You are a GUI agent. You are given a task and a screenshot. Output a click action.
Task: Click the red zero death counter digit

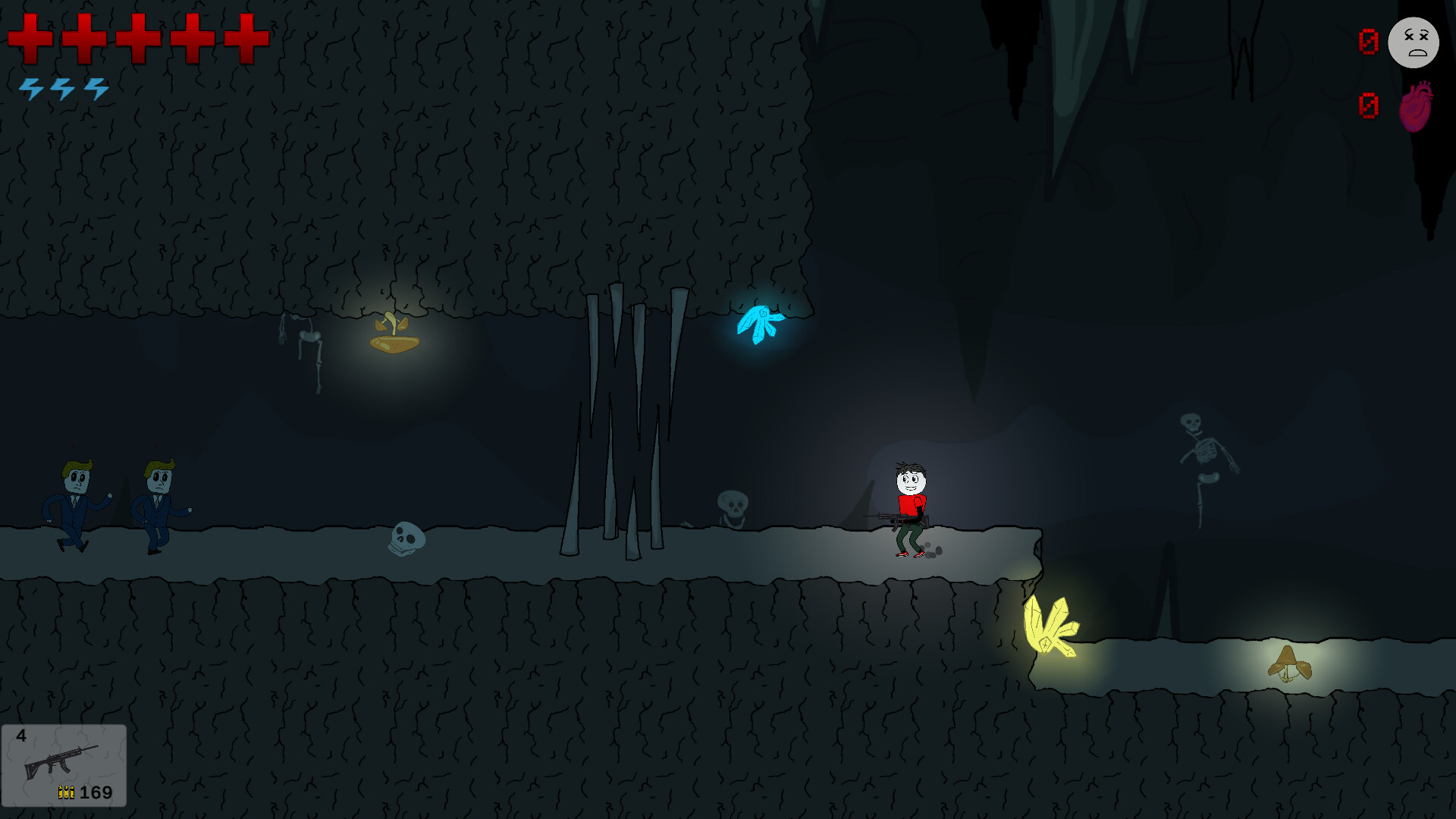pyautogui.click(x=1368, y=43)
